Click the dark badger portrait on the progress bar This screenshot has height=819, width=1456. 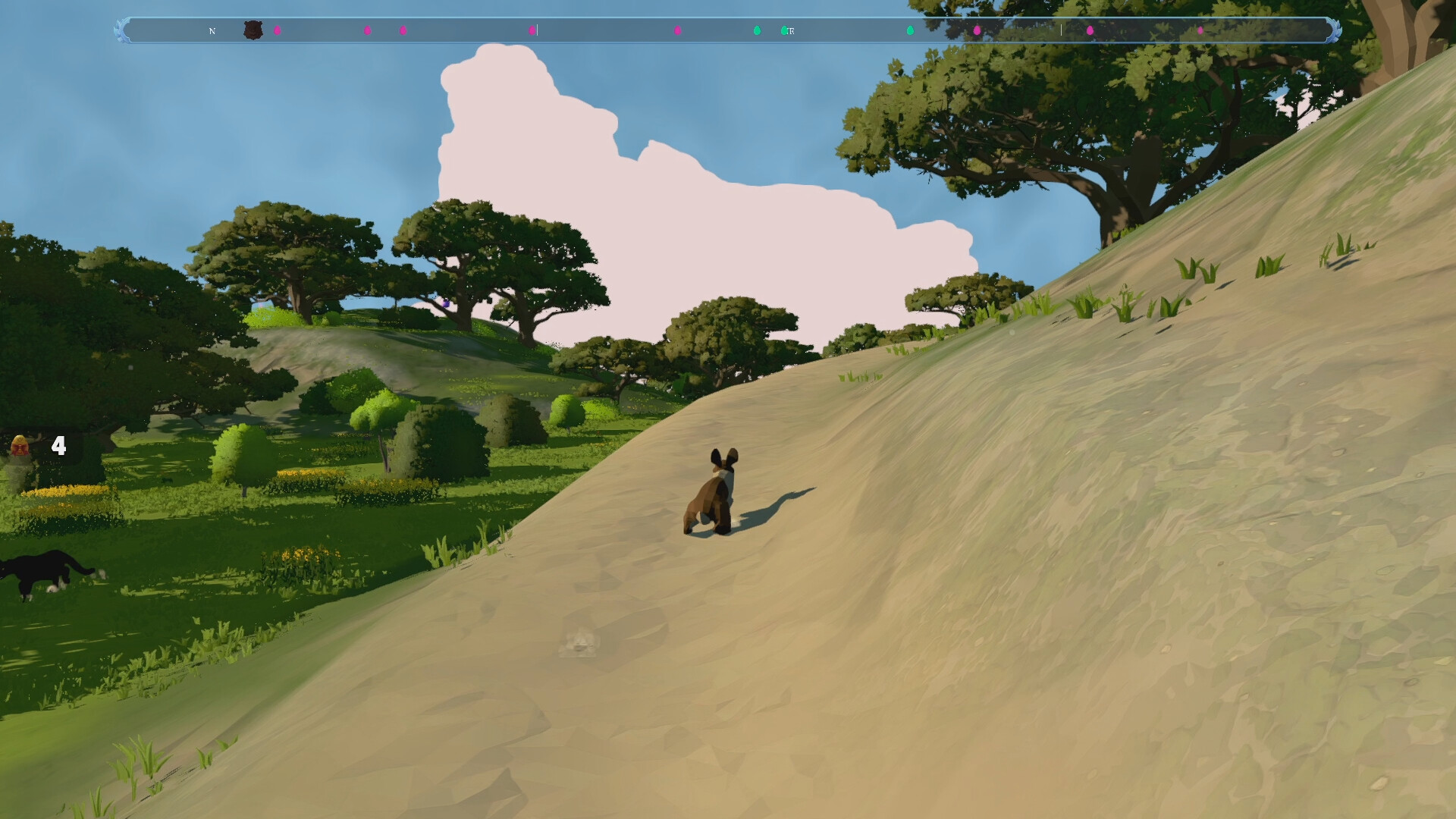pos(253,30)
